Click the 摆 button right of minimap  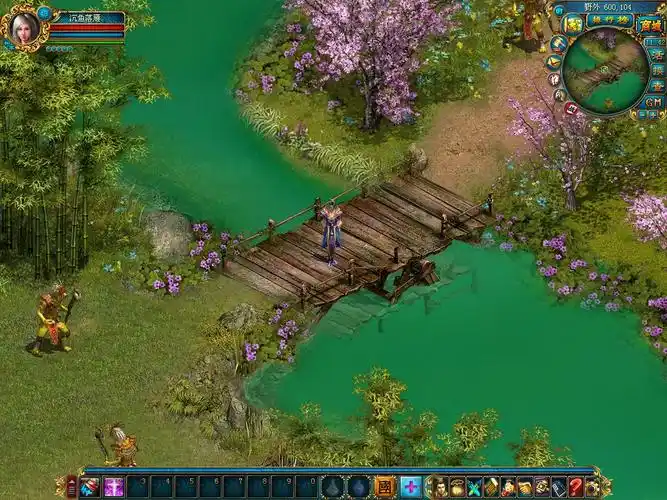tap(657, 70)
